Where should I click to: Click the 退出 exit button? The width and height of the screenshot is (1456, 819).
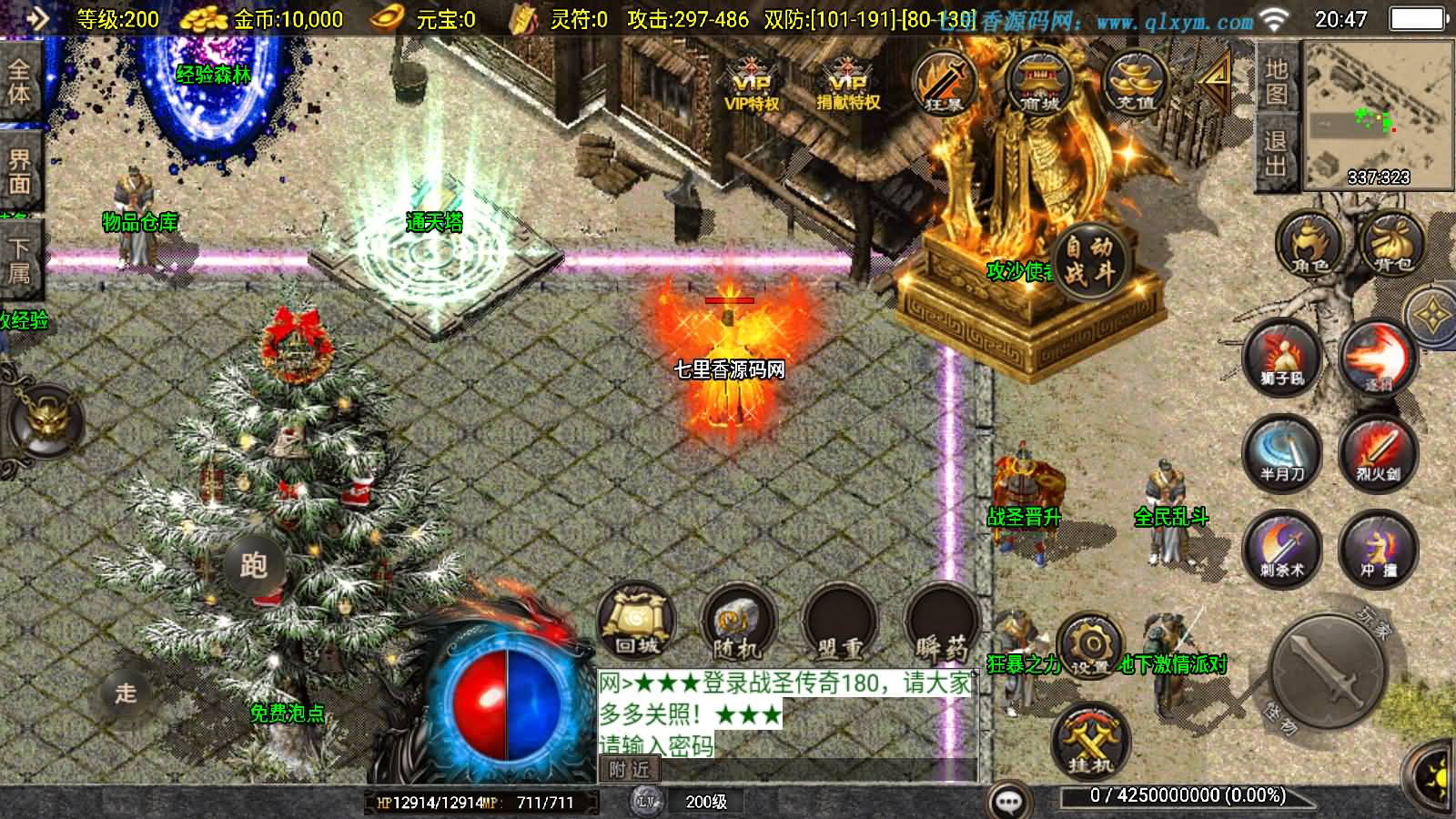pyautogui.click(x=1276, y=153)
